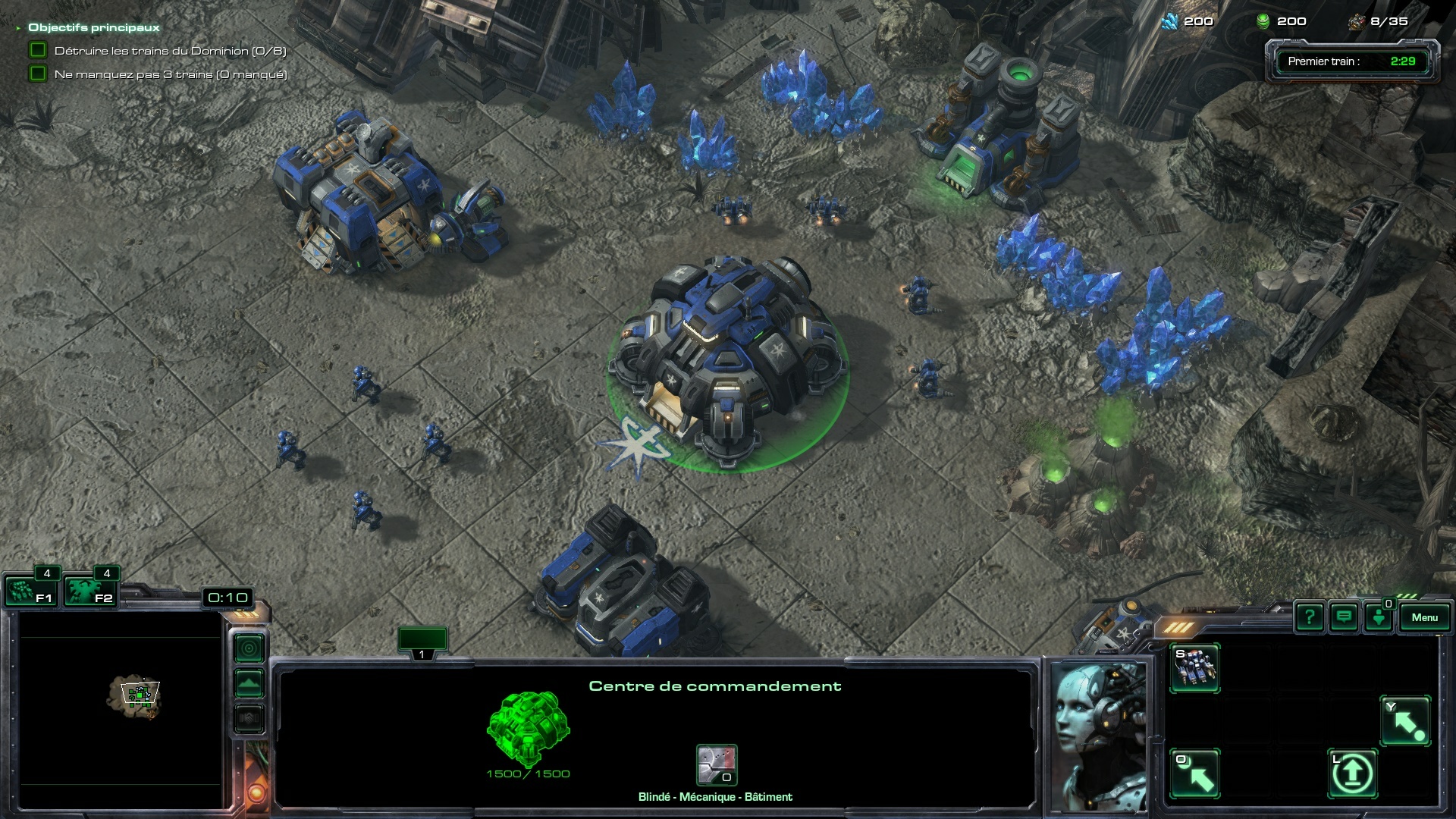Train an SCV from the command card
The width and height of the screenshot is (1456, 819).
tap(1194, 668)
